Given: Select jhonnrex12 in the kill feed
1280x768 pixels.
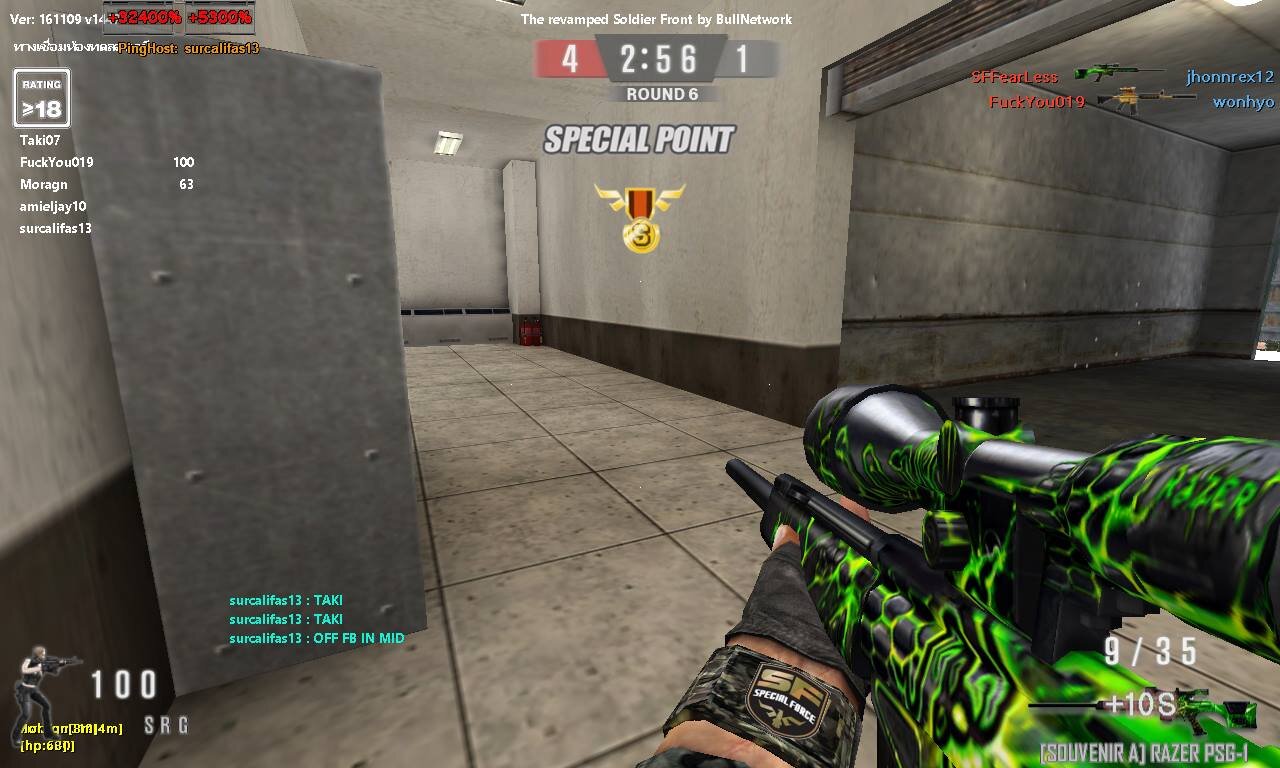Looking at the screenshot, I should point(1230,76).
